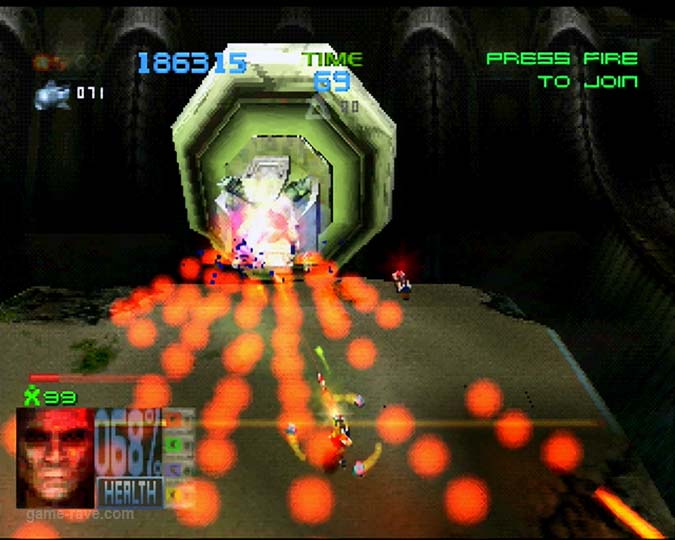Click the yellow keycard indicator
The width and height of the screenshot is (675, 540).
(x=174, y=492)
